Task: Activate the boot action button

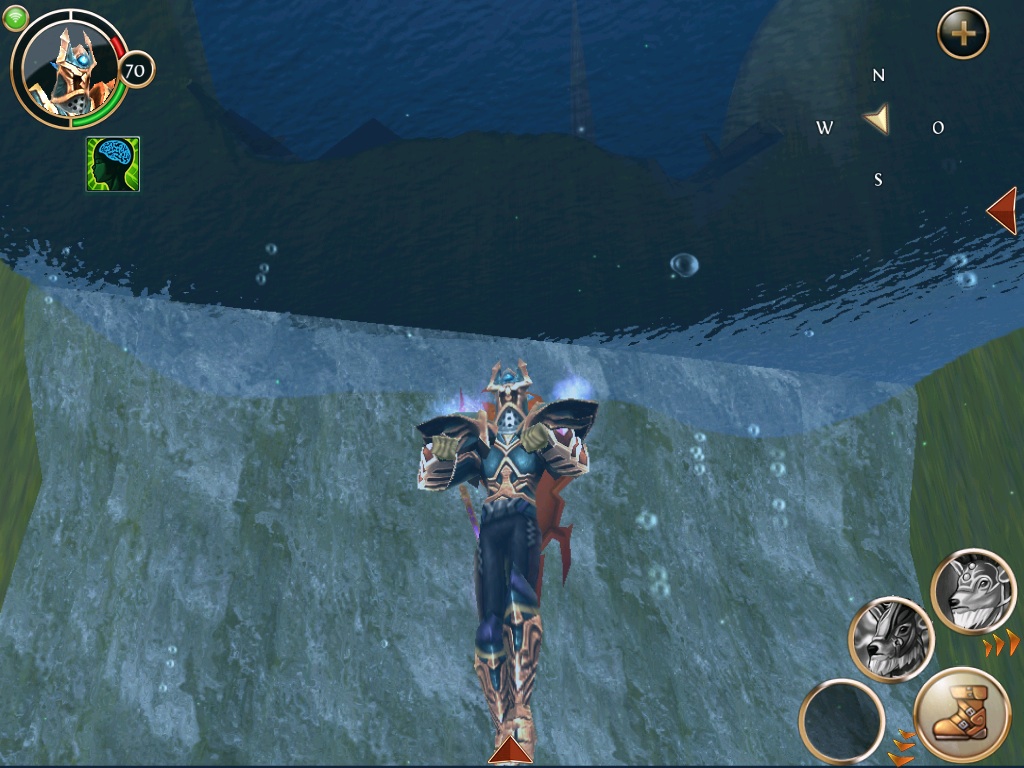Action: (x=963, y=714)
